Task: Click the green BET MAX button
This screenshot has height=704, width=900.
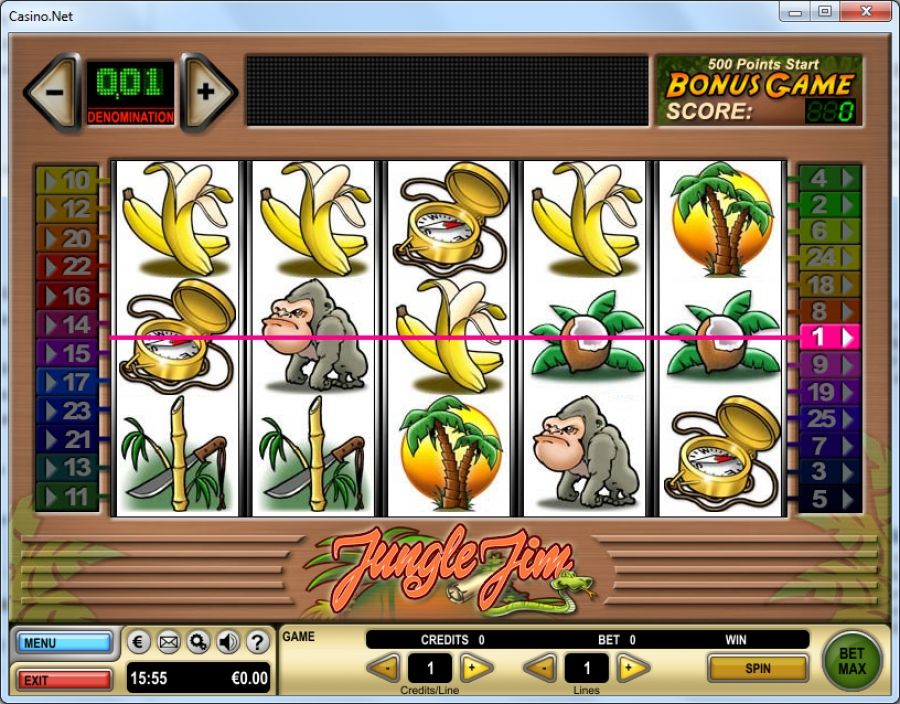Action: (852, 661)
